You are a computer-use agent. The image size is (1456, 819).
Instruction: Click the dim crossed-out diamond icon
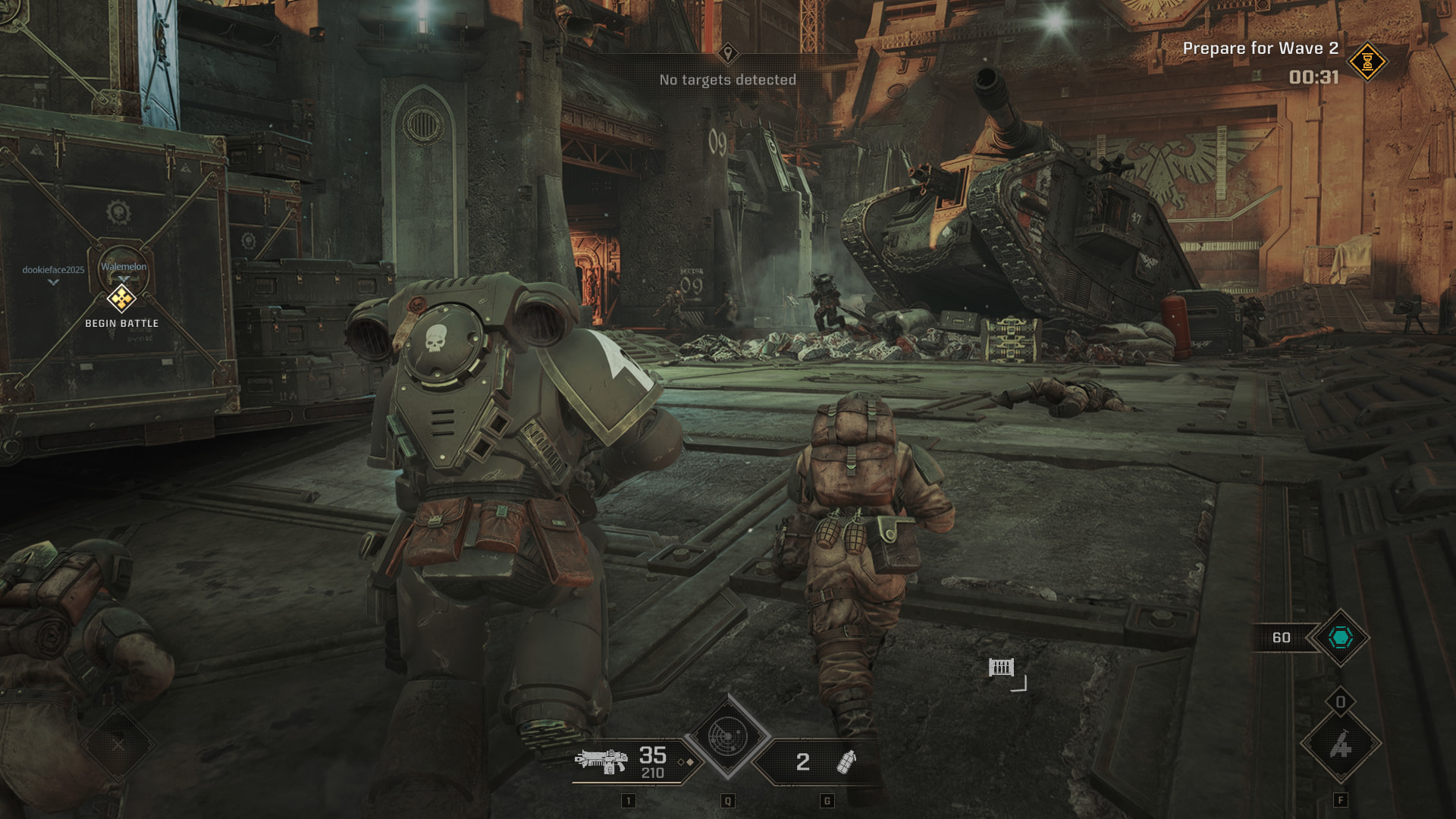[118, 745]
